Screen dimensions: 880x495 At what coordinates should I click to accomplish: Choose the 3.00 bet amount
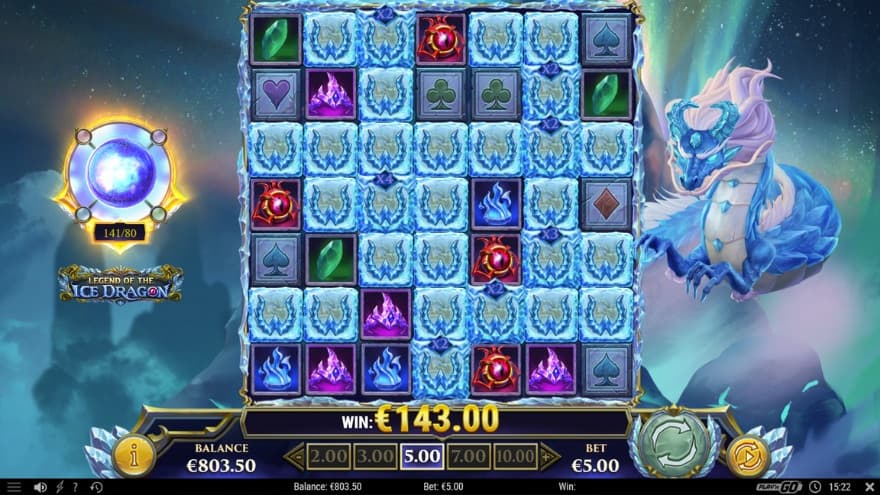pos(374,457)
